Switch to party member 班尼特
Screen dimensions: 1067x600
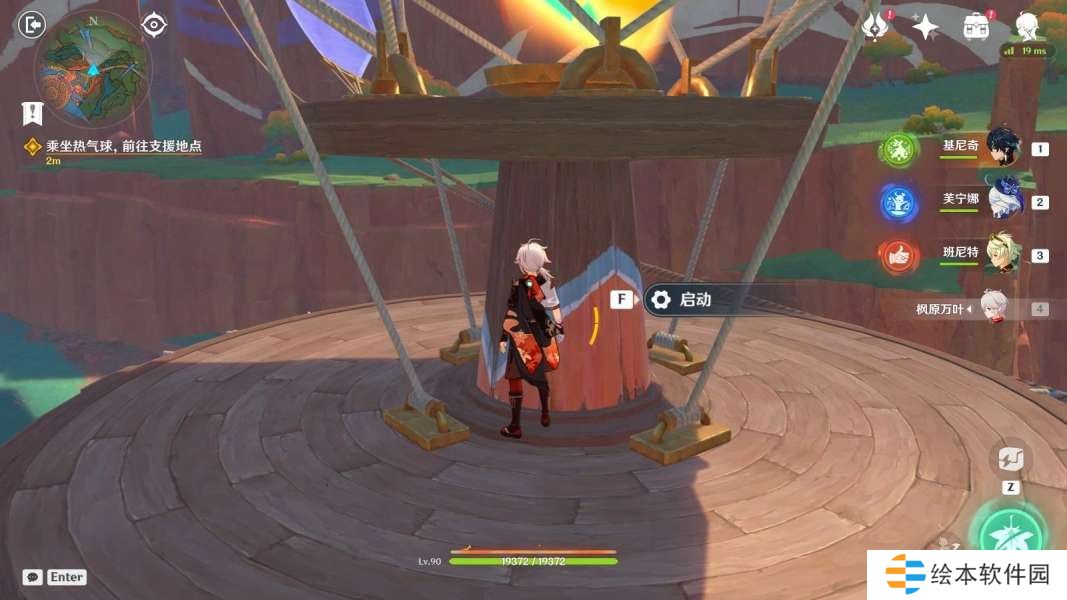(x=1002, y=254)
